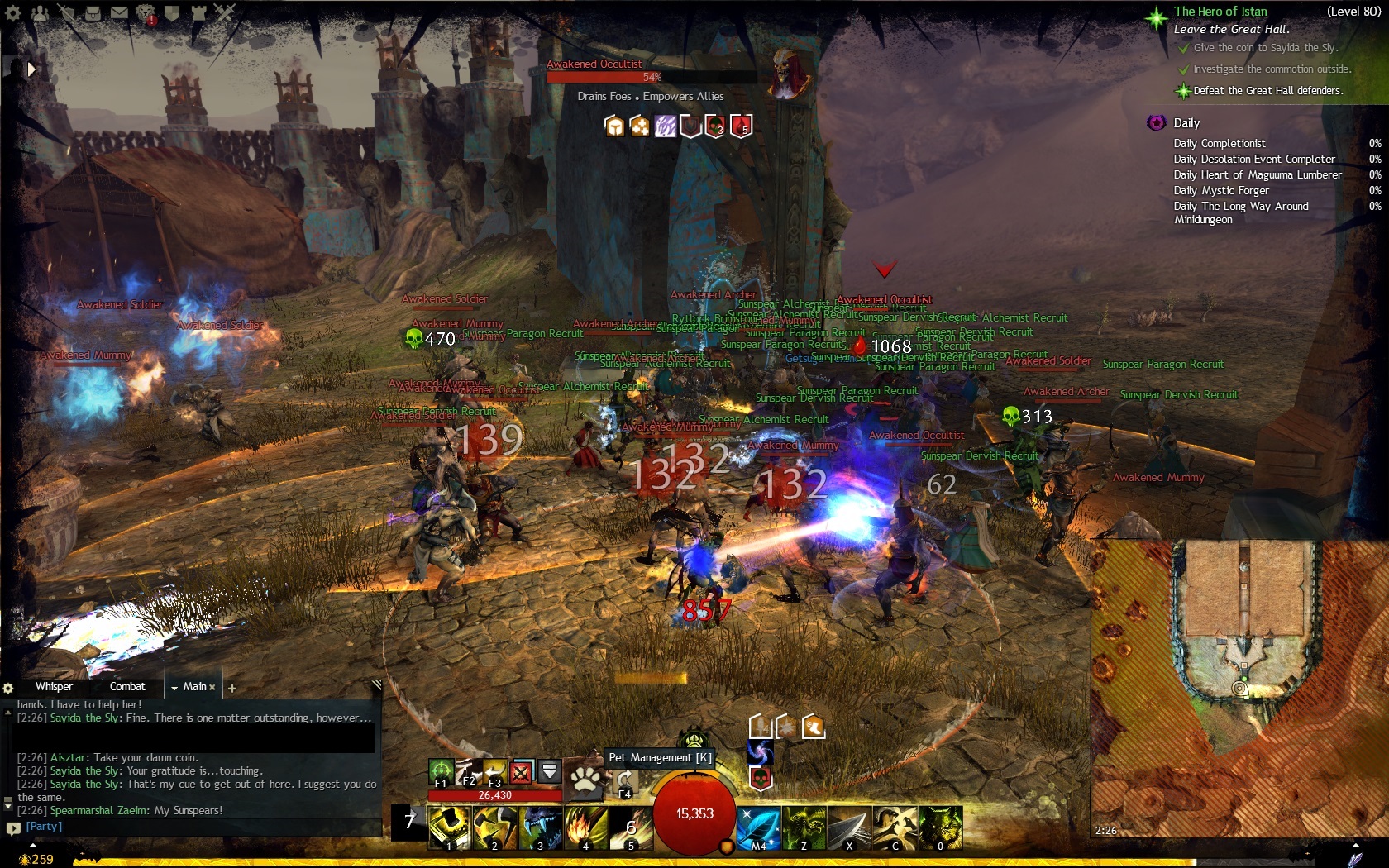Switch to the Whisper chat tab
1389x868 pixels.
(54, 687)
